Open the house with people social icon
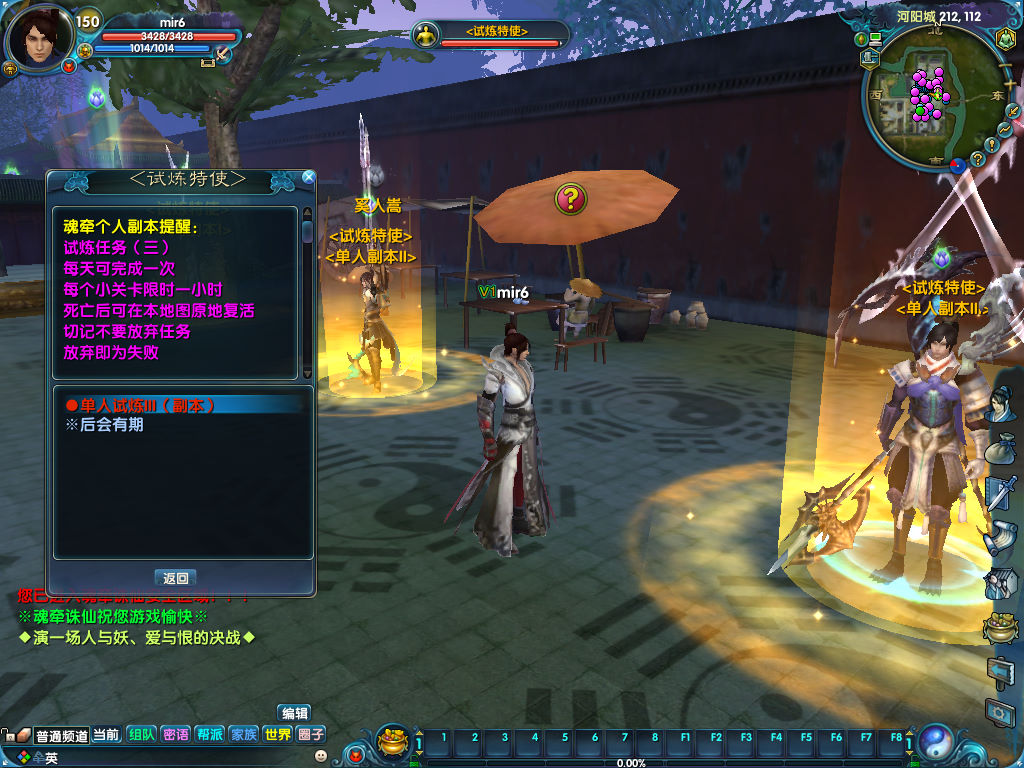This screenshot has width=1024, height=768. 1001,583
